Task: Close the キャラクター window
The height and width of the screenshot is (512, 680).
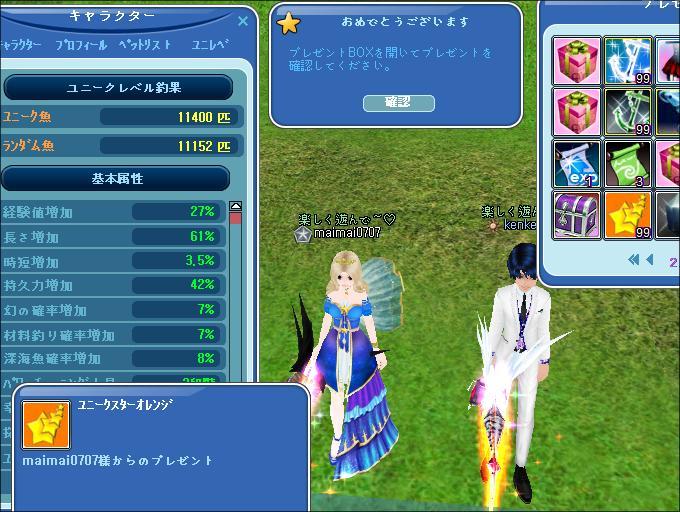Action: (243, 19)
